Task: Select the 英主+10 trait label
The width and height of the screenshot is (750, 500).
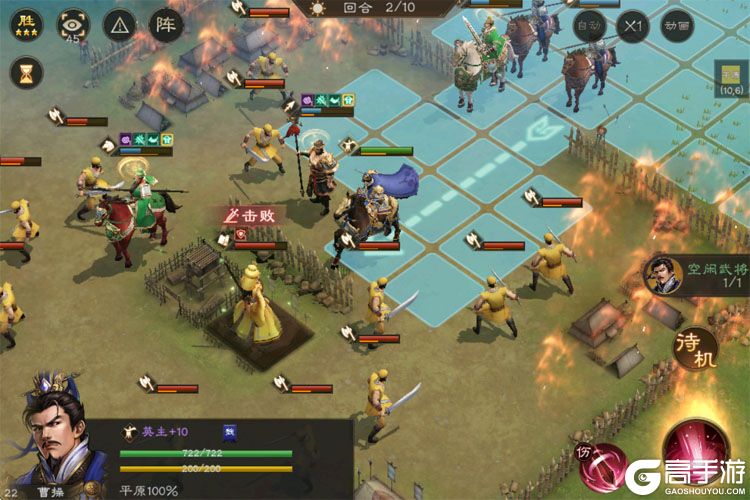Action: click(160, 432)
